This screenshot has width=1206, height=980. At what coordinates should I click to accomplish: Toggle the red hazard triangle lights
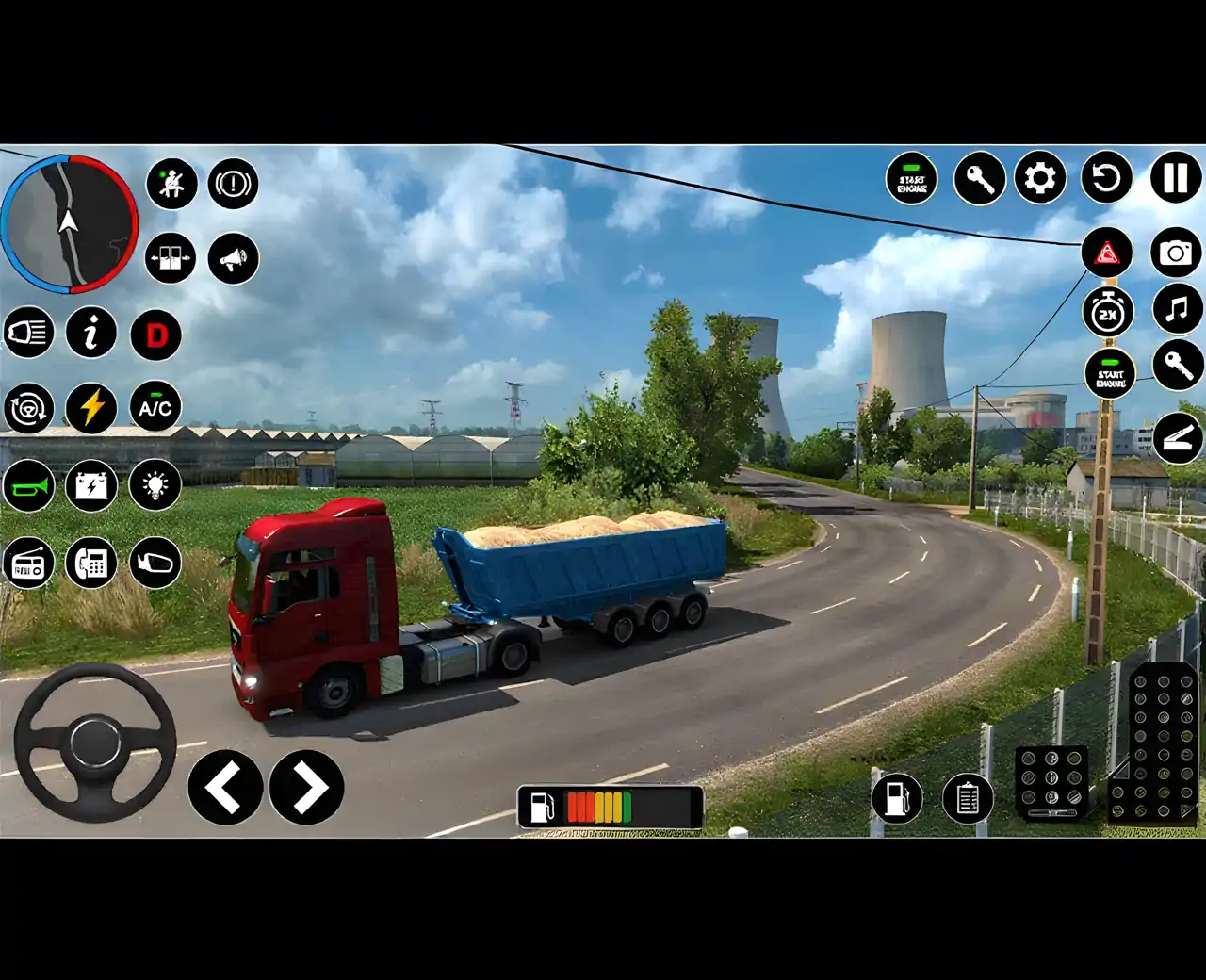click(x=1107, y=253)
